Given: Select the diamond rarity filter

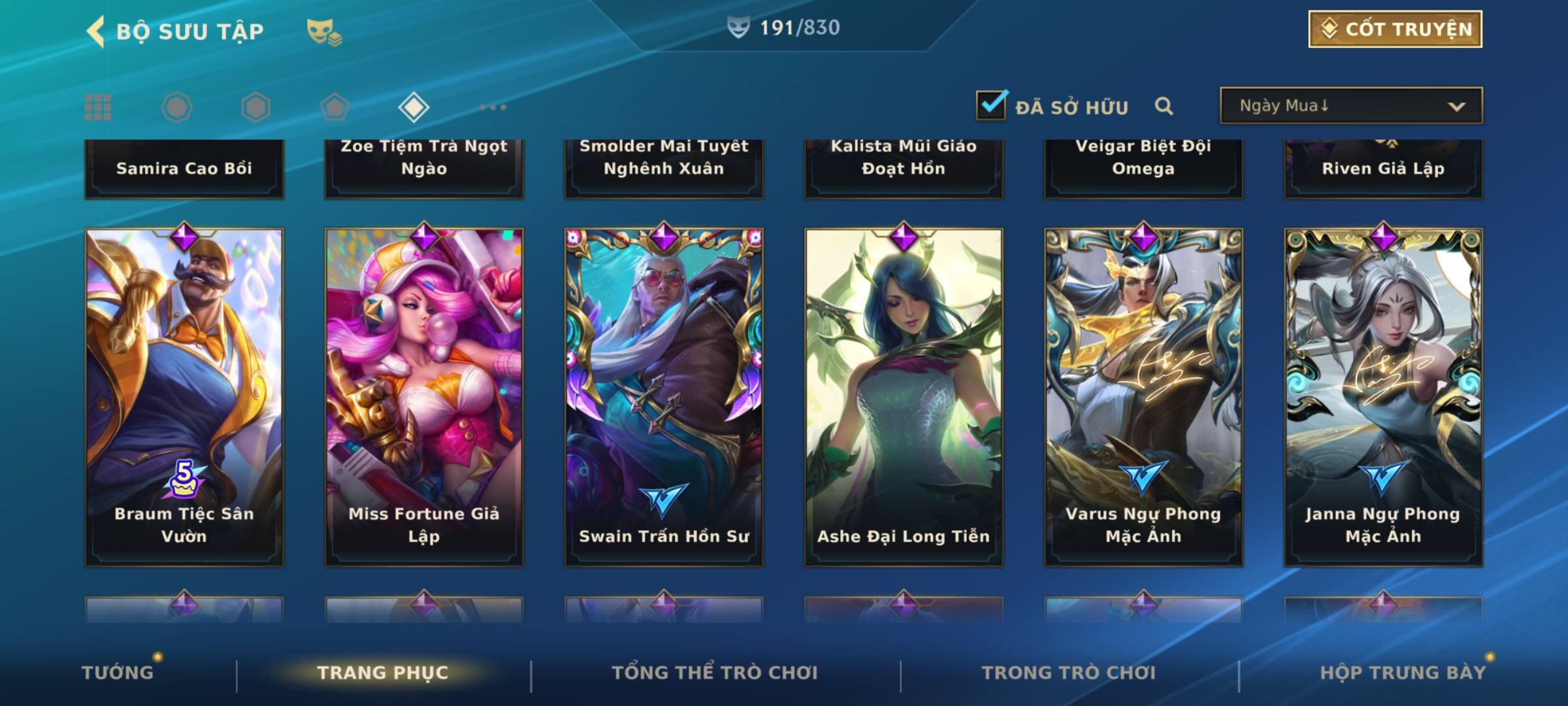Looking at the screenshot, I should tap(414, 107).
